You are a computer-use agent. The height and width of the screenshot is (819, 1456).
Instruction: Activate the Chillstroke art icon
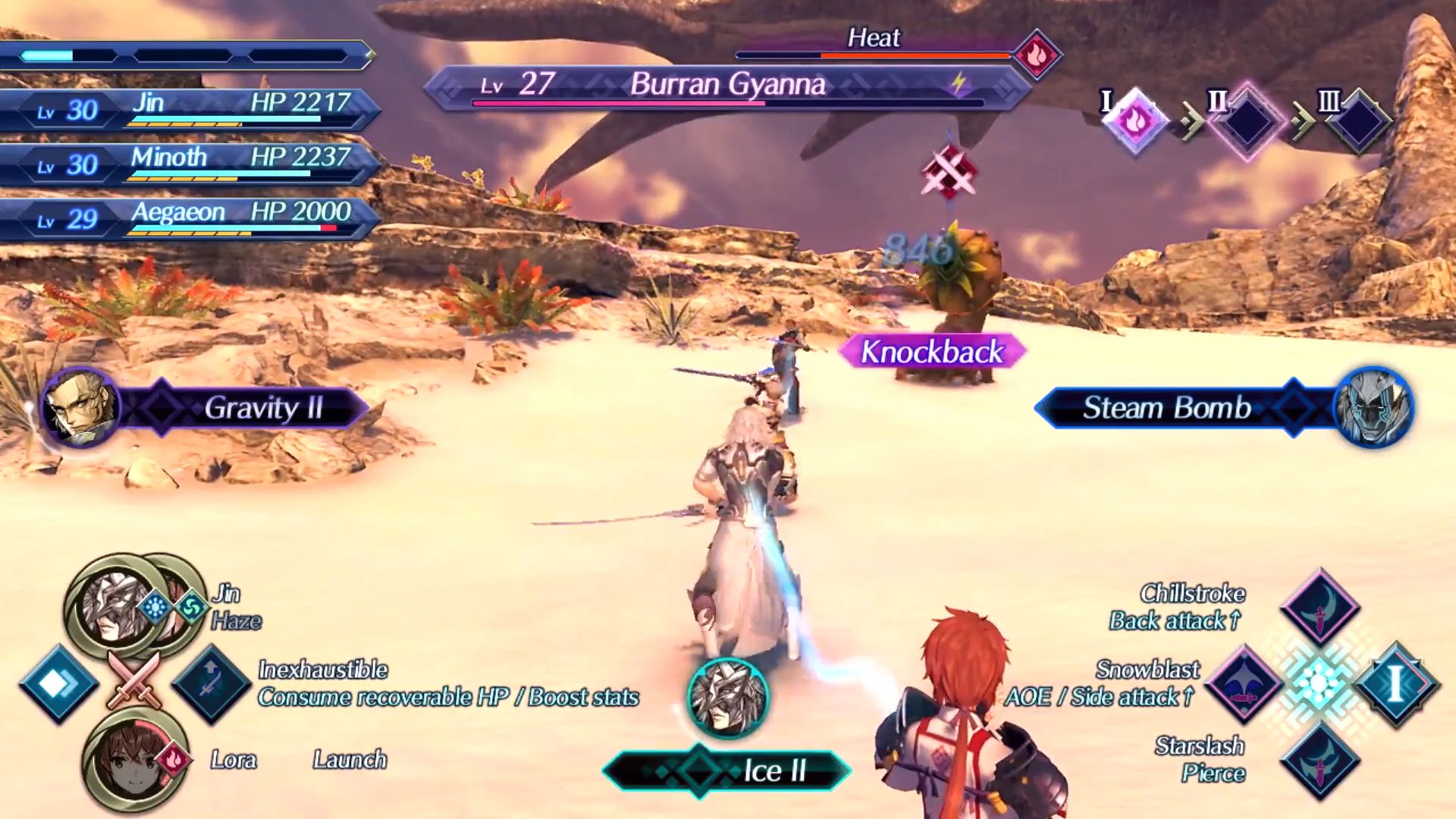[x=1319, y=607]
